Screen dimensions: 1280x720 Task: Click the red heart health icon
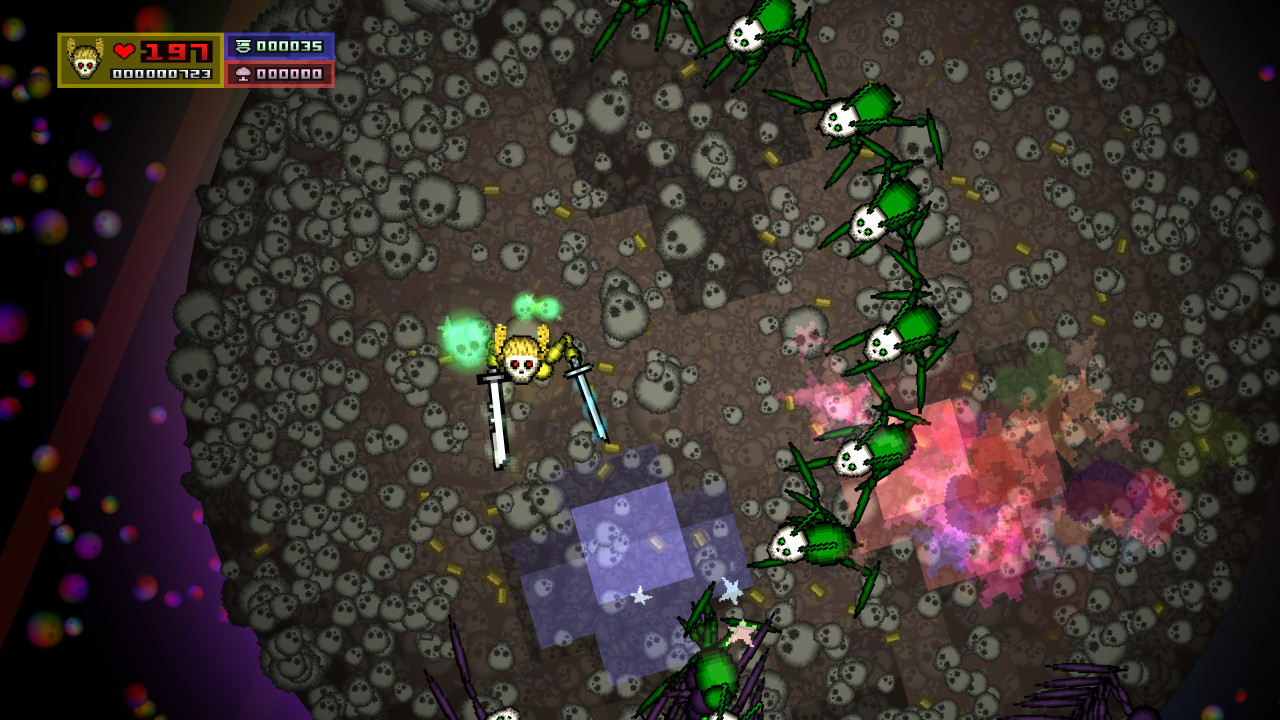[124, 49]
